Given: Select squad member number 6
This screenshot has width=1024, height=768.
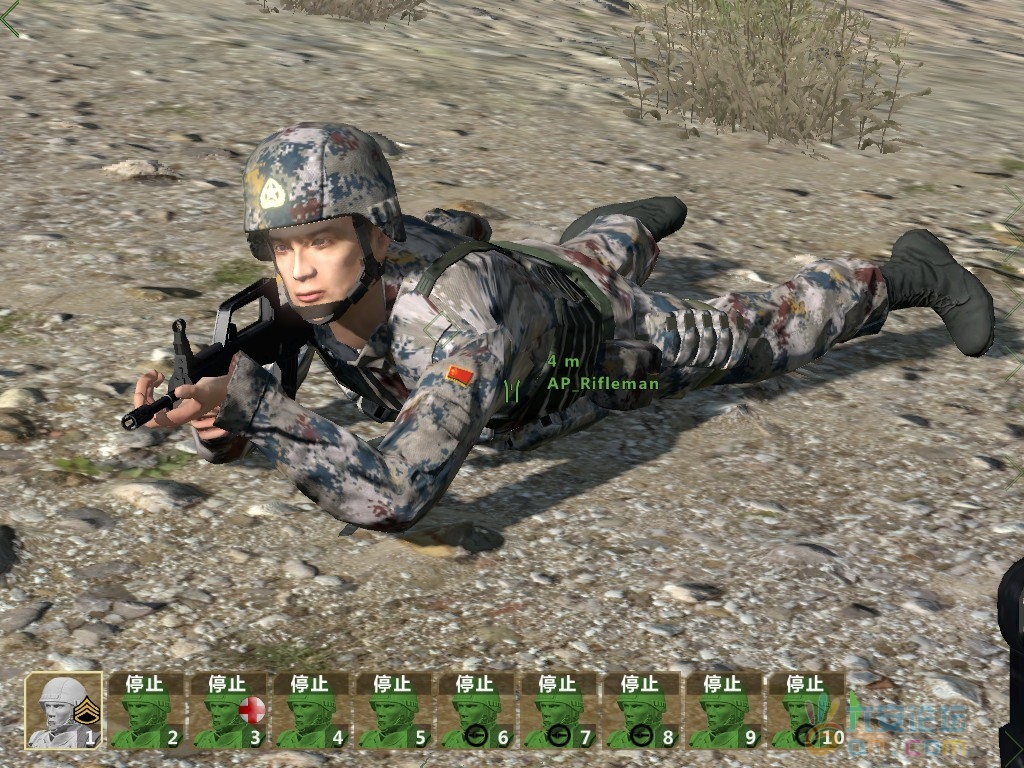Looking at the screenshot, I should pos(476,711).
